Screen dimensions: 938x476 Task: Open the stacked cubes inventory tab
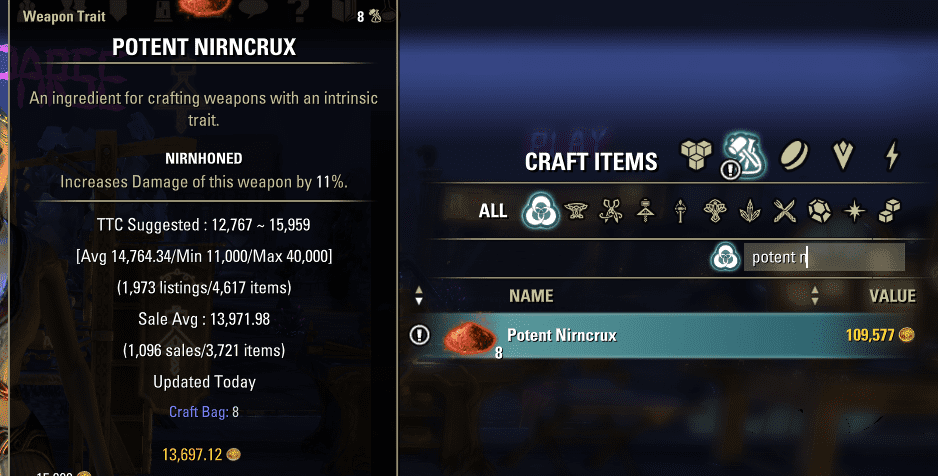[695, 156]
